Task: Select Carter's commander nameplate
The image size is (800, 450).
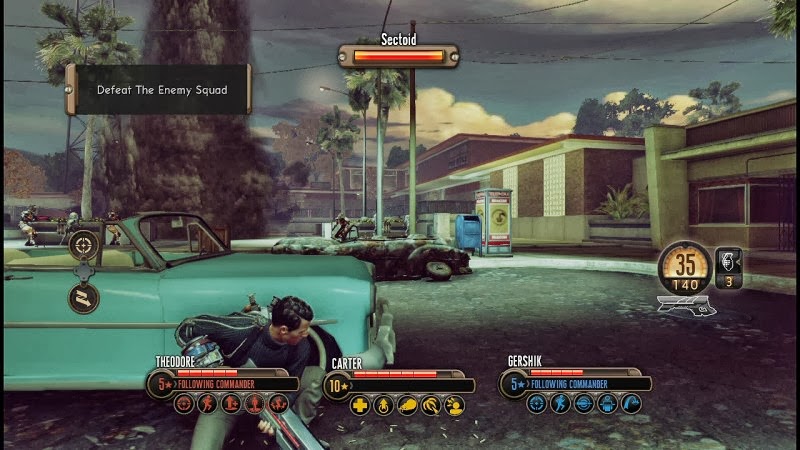Action: (x=346, y=365)
